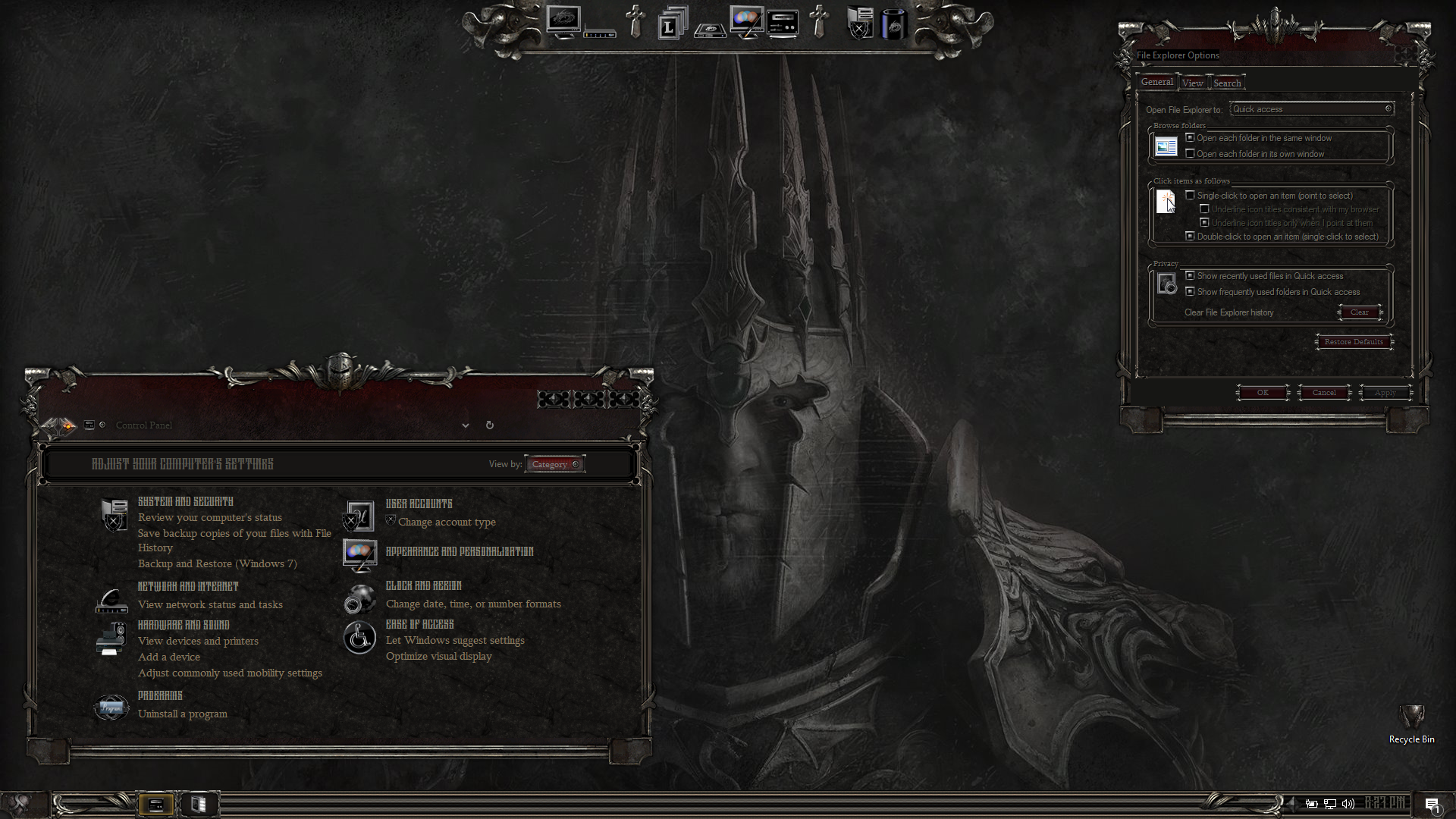This screenshot has height=819, width=1456.
Task: Cancel the File Explorer Options dialog
Action: (1324, 393)
